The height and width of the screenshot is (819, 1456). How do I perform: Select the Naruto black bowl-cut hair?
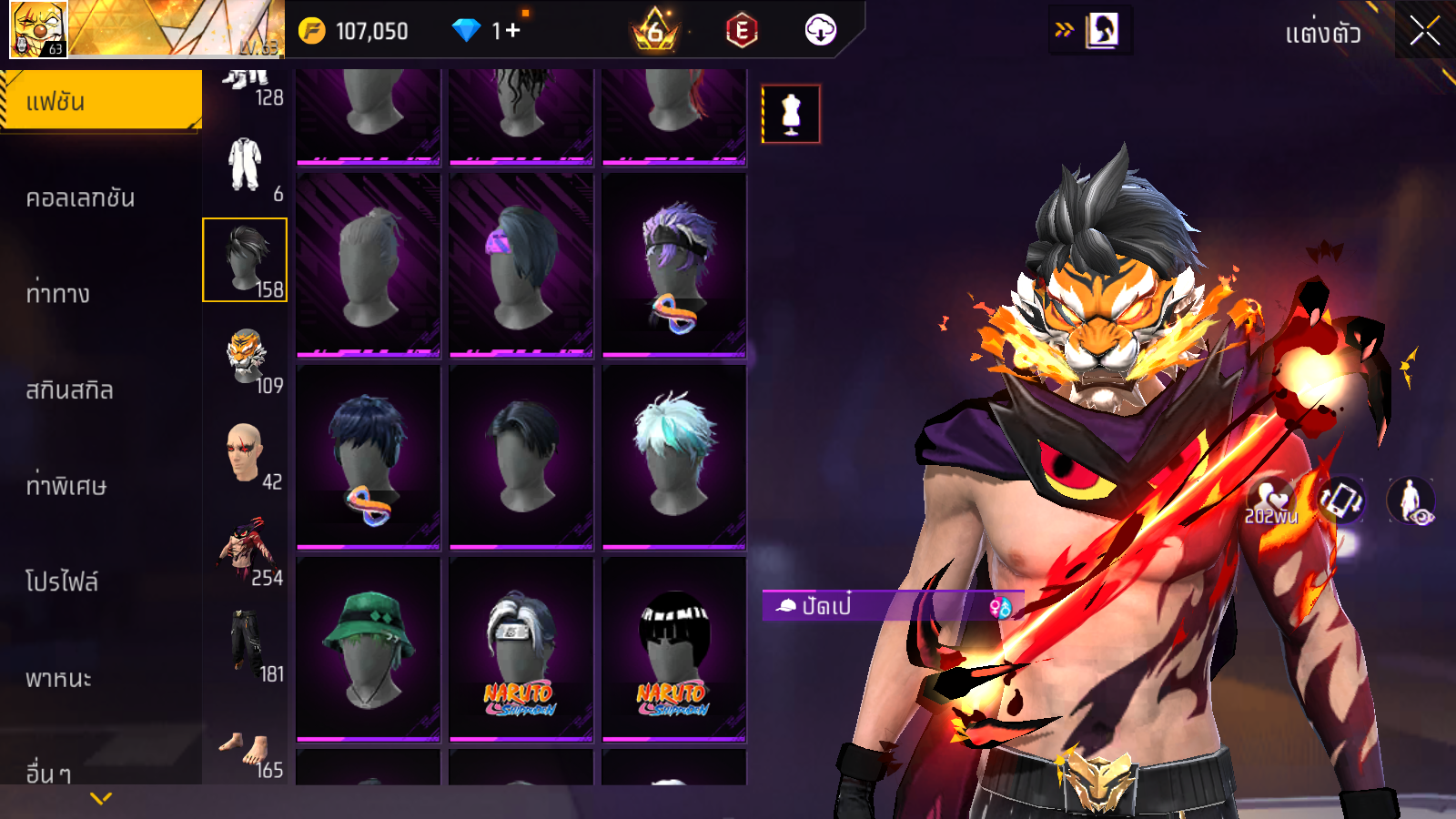(674, 648)
